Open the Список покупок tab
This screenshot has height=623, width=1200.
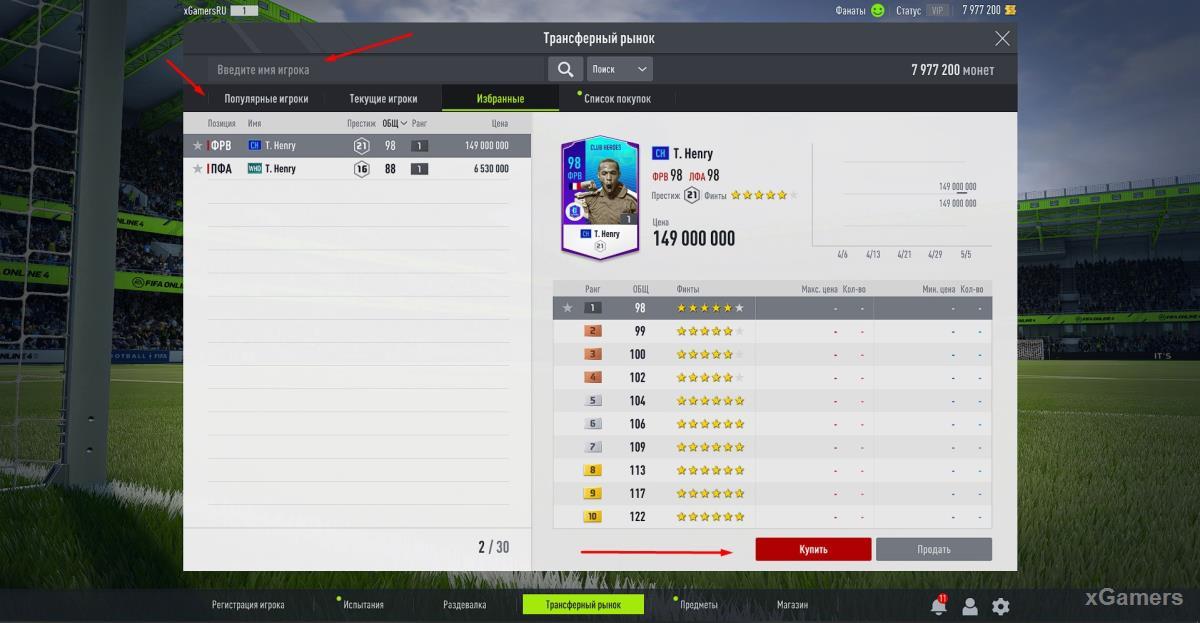pos(617,99)
